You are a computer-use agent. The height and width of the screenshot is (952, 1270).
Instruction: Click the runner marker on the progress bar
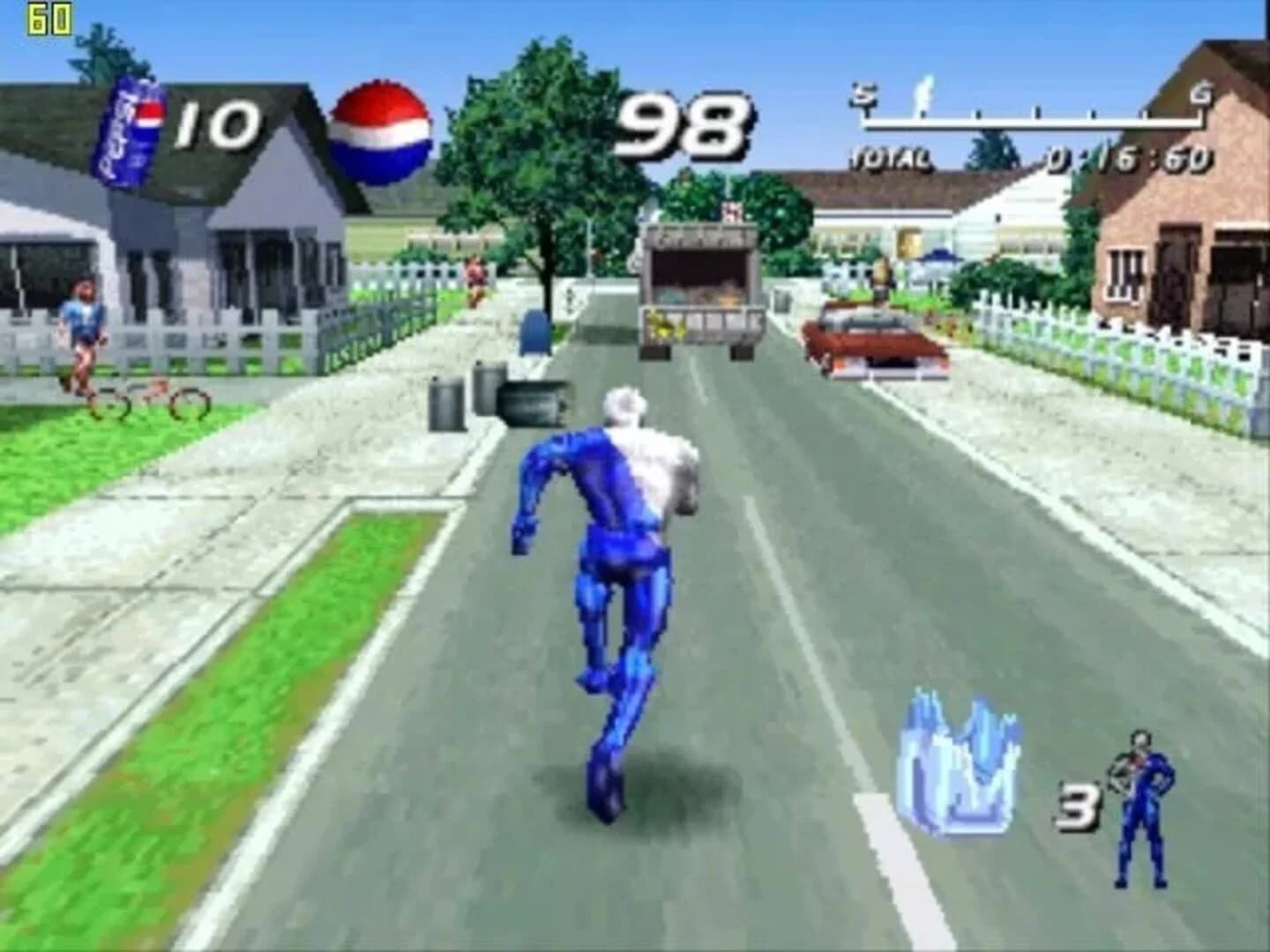pyautogui.click(x=924, y=93)
